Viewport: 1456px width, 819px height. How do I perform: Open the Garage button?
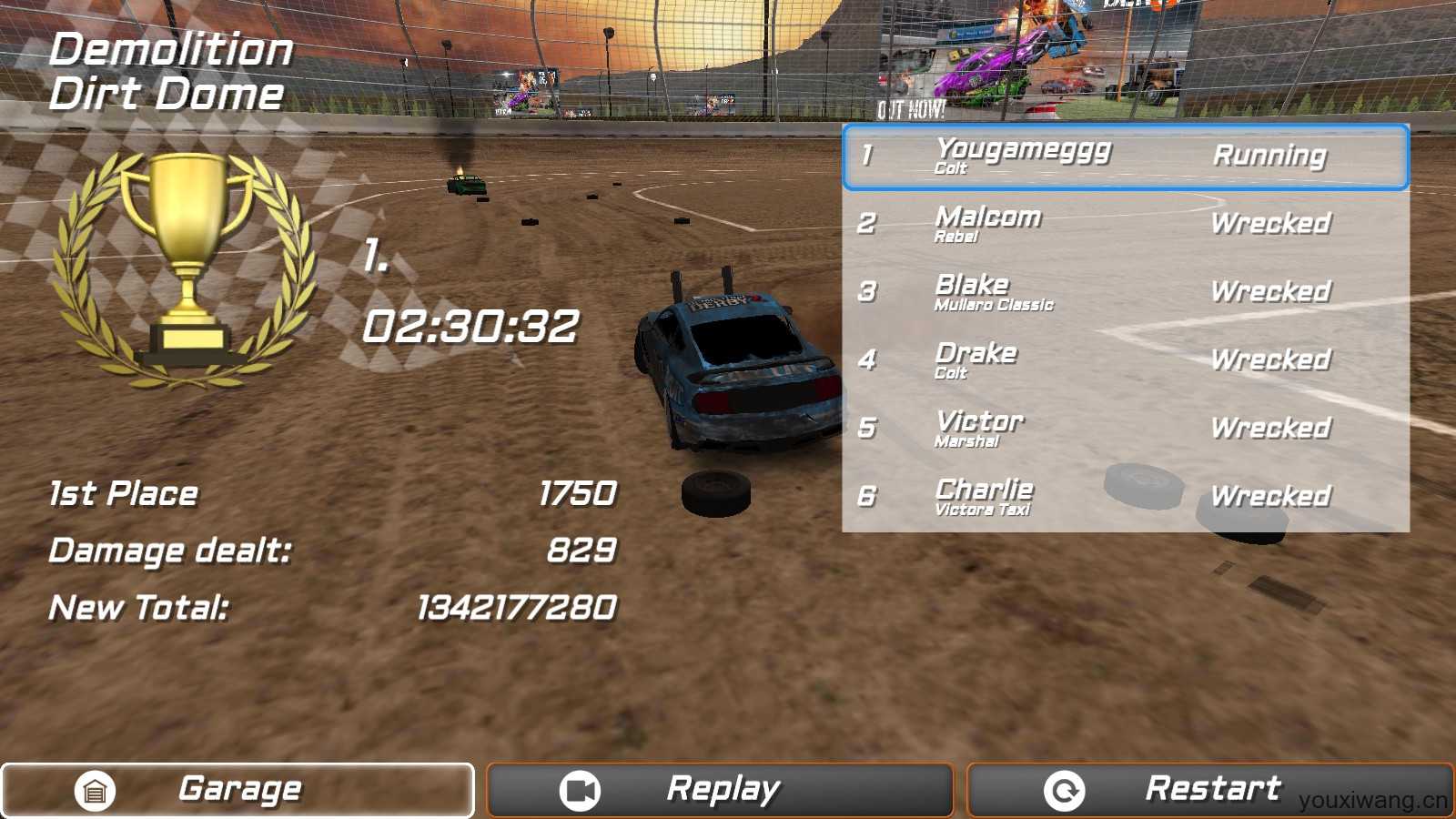pyautogui.click(x=238, y=790)
